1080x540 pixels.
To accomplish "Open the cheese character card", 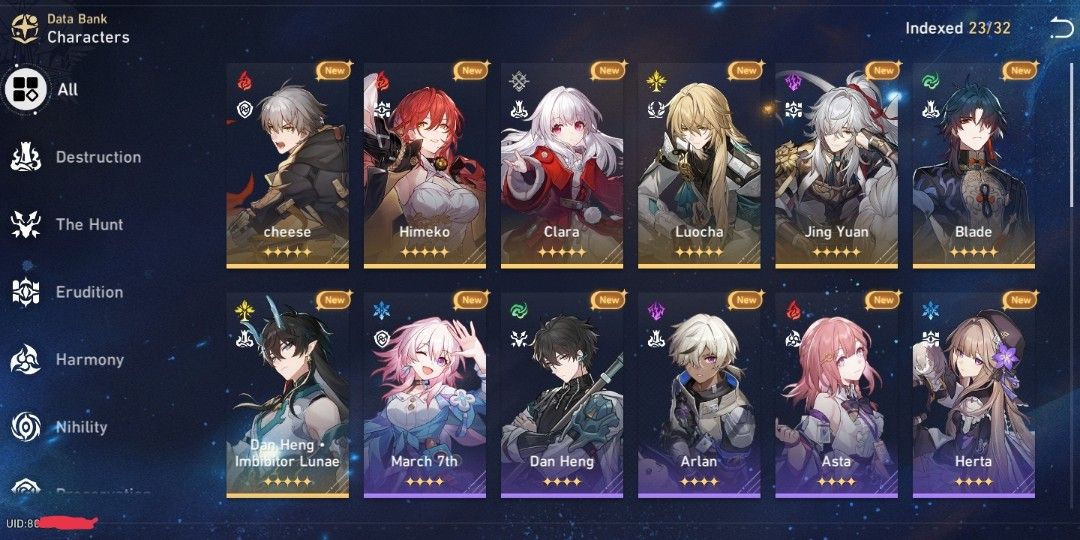I will (287, 165).
